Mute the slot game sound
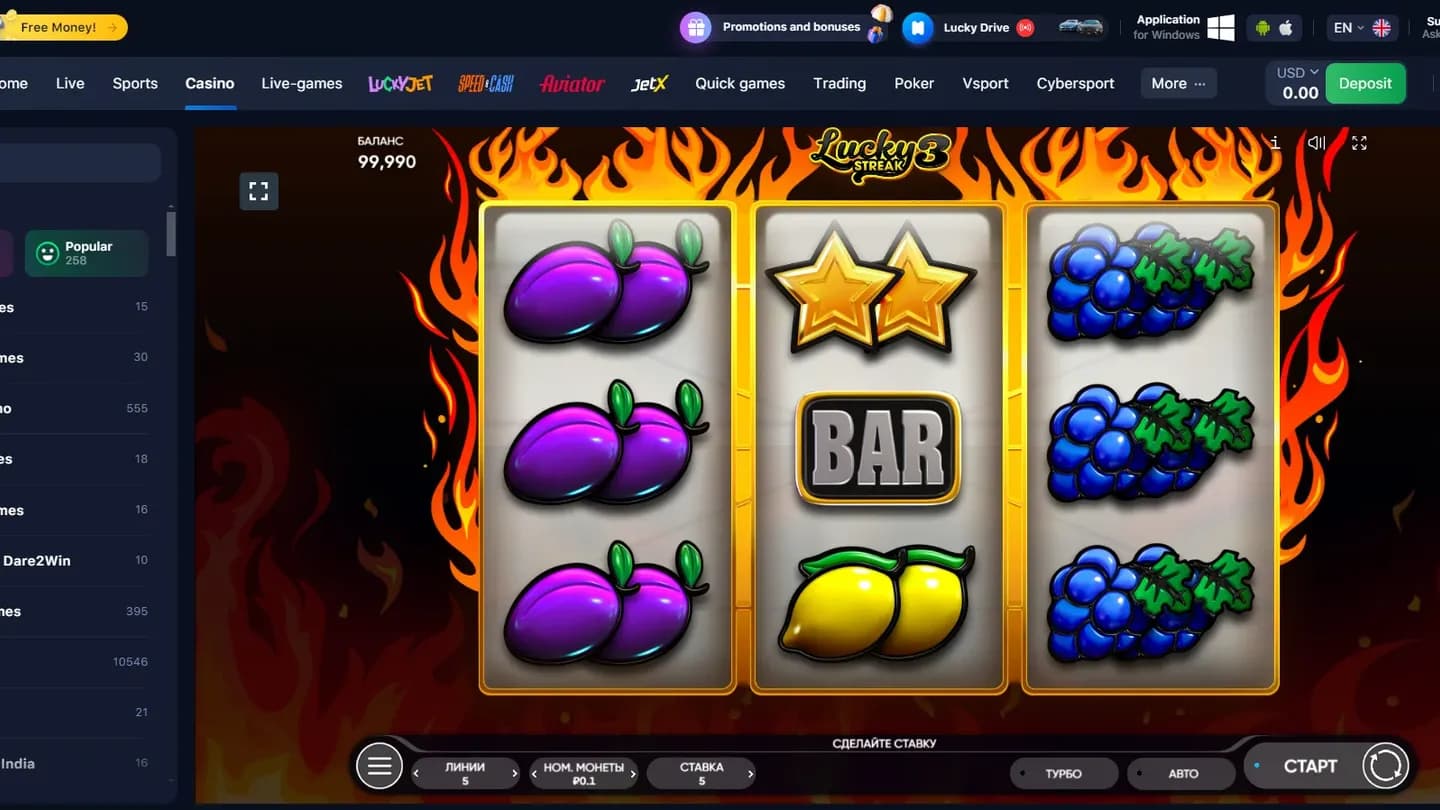The height and width of the screenshot is (810, 1440). [x=1316, y=143]
